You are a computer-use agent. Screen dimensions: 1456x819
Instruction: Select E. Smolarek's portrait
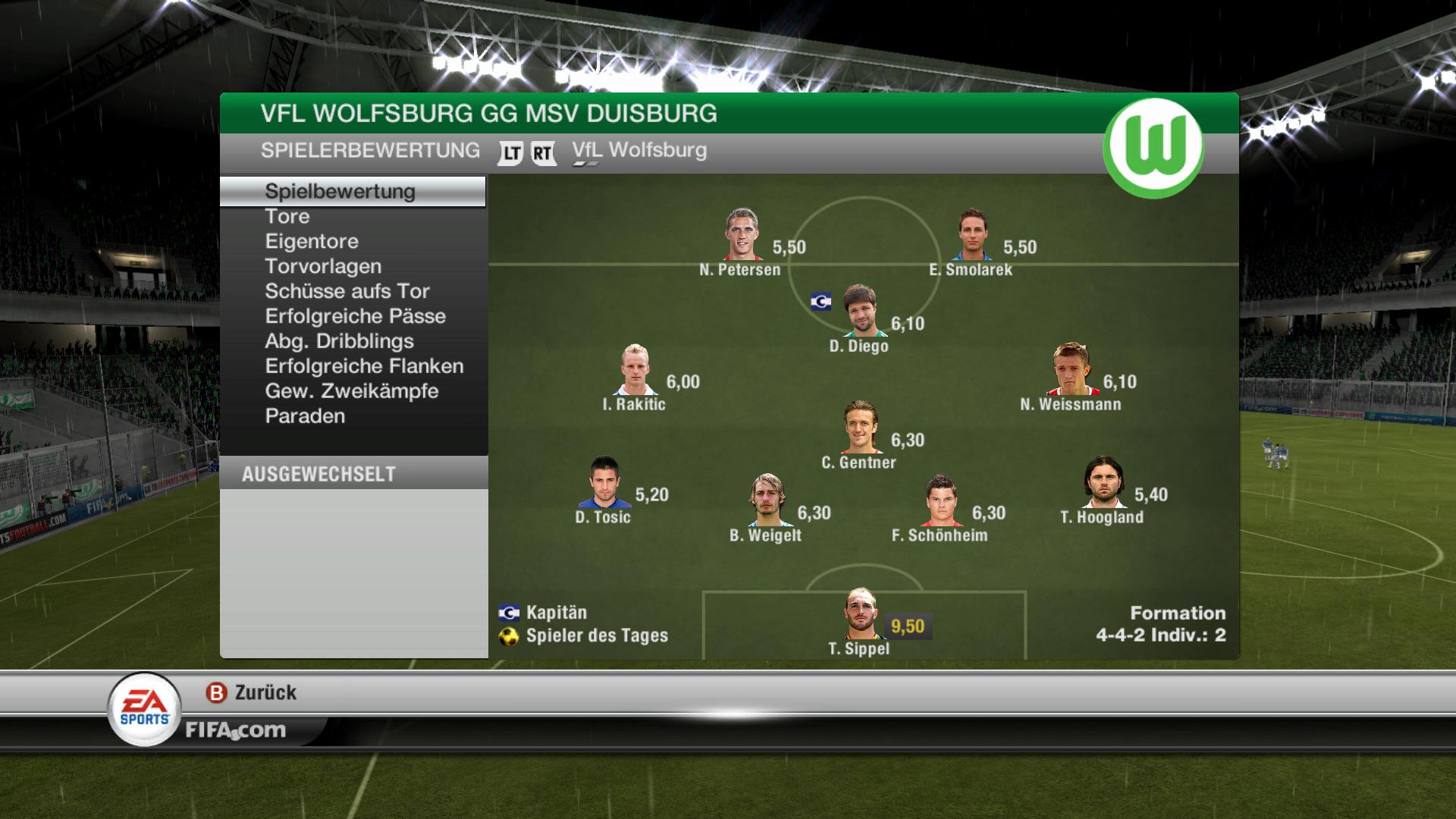[x=972, y=234]
